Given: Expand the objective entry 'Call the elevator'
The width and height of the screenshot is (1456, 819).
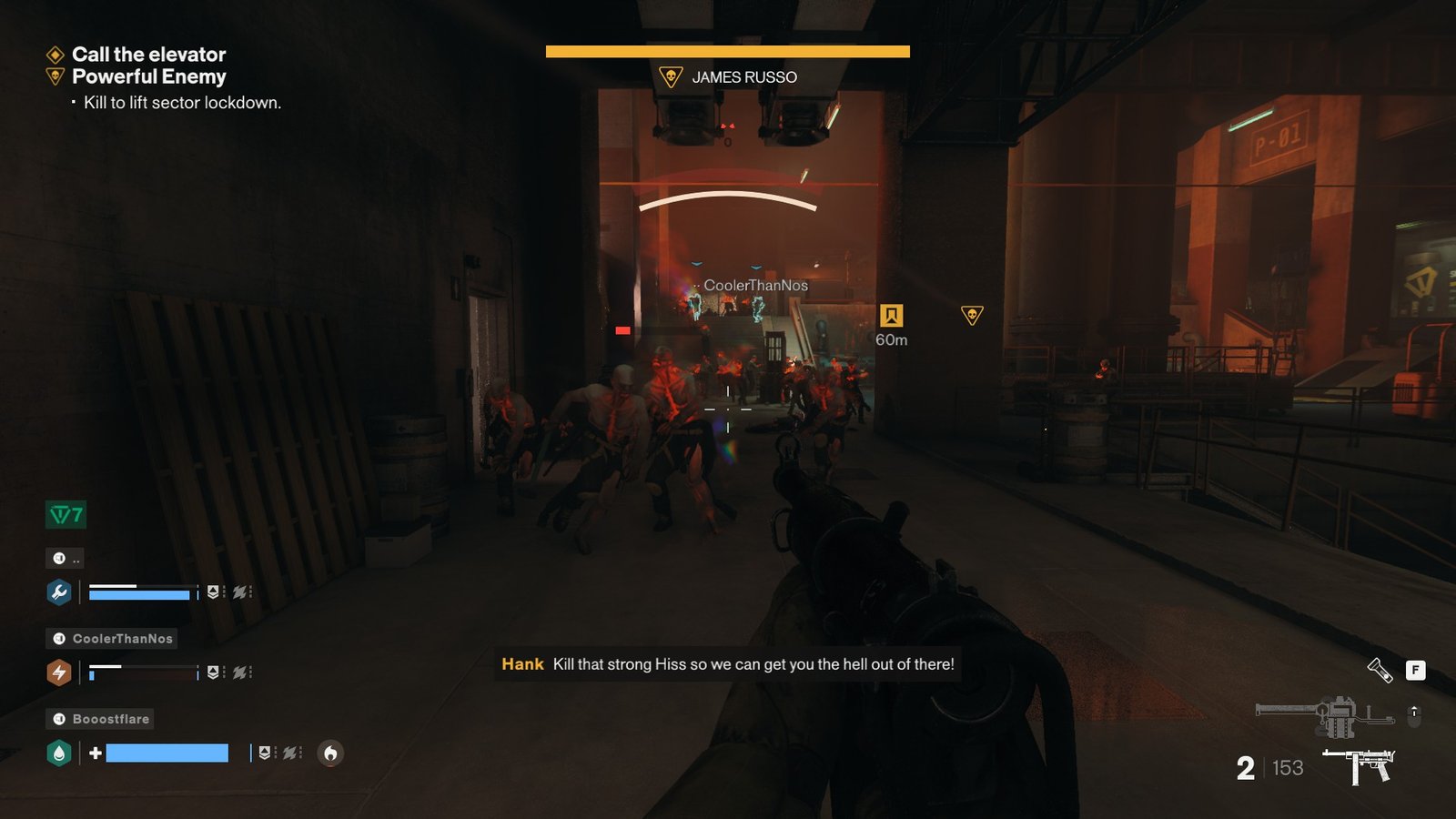Looking at the screenshot, I should coord(148,55).
